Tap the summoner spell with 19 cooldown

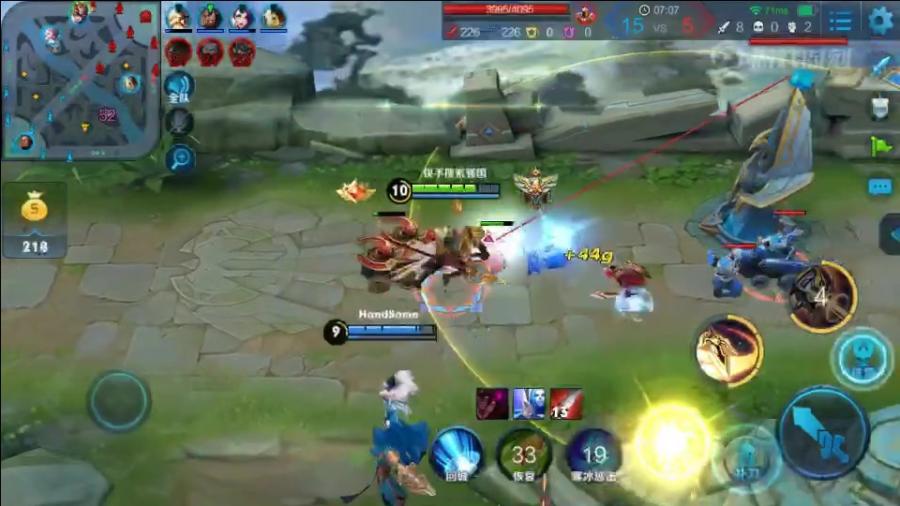[x=594, y=453]
